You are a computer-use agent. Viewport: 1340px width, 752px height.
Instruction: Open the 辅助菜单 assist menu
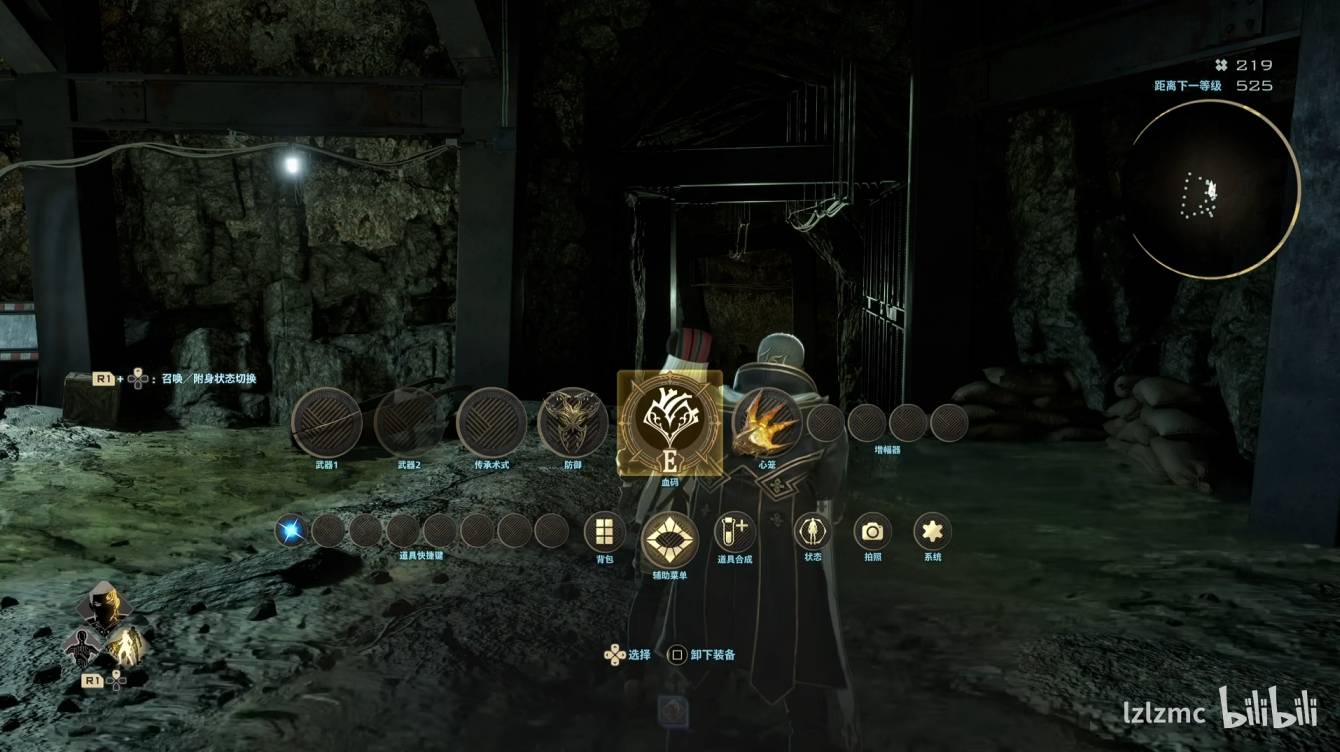[x=669, y=540]
